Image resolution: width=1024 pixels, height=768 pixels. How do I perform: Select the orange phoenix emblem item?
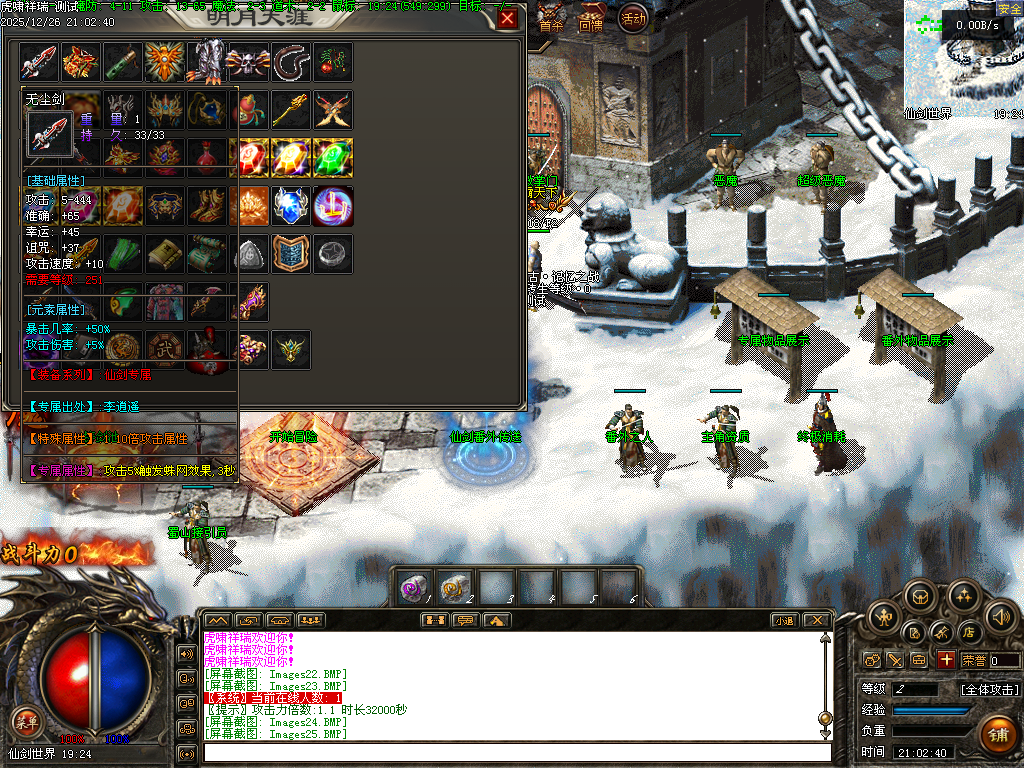coord(164,62)
